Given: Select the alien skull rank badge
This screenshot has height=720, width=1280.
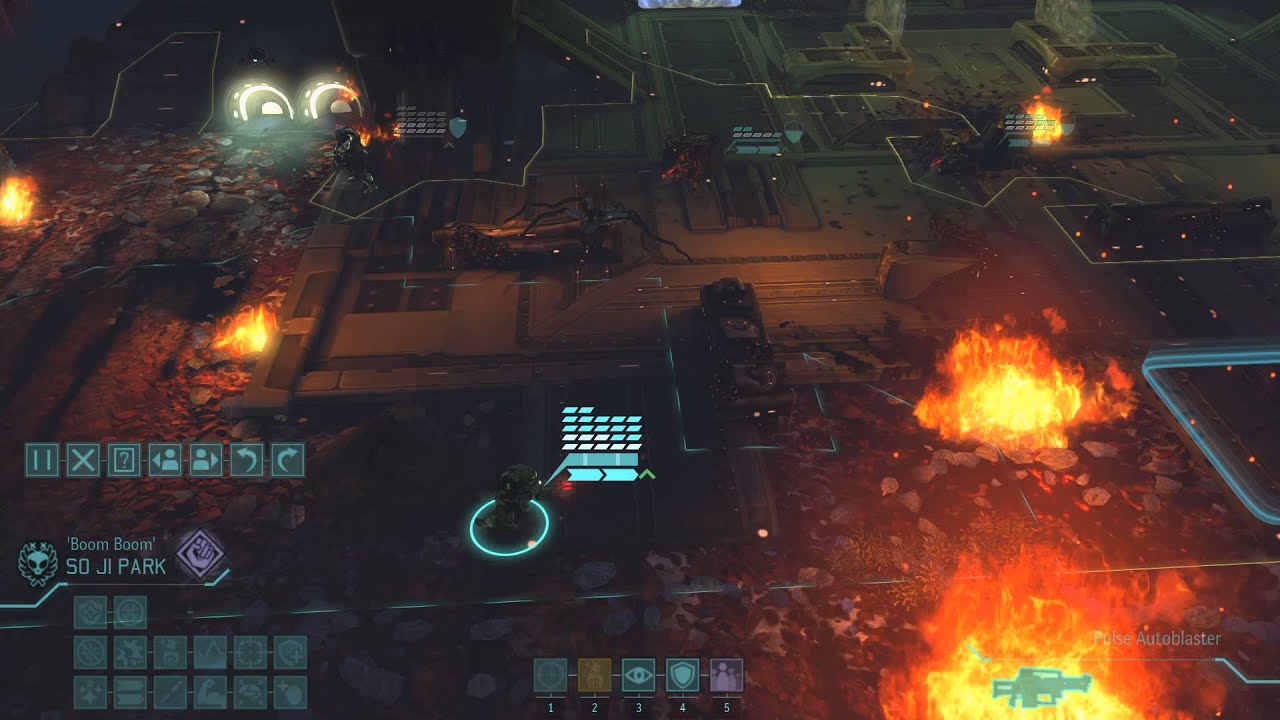Looking at the screenshot, I should point(38,562).
